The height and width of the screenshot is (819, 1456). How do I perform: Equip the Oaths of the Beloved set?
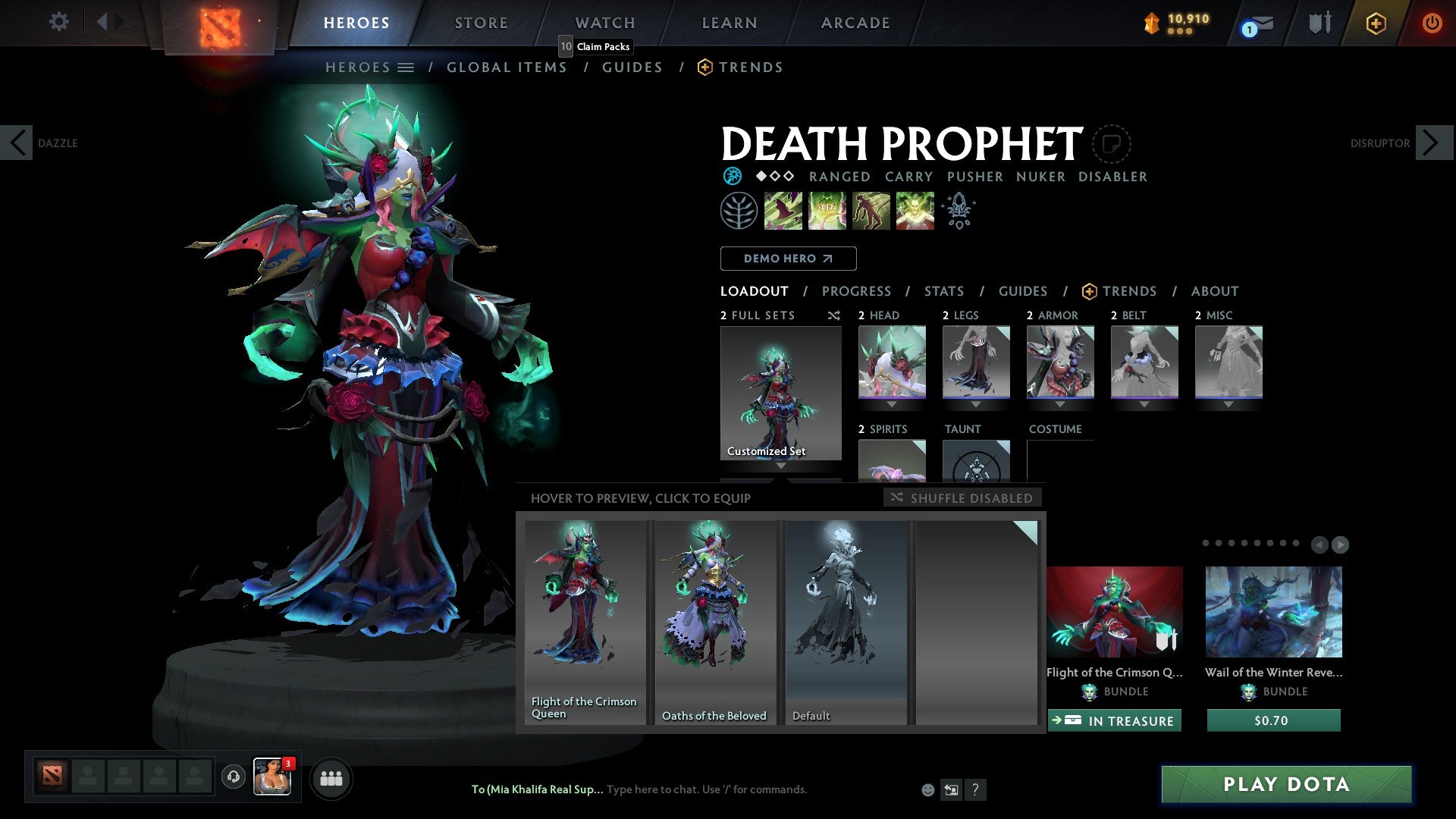714,622
